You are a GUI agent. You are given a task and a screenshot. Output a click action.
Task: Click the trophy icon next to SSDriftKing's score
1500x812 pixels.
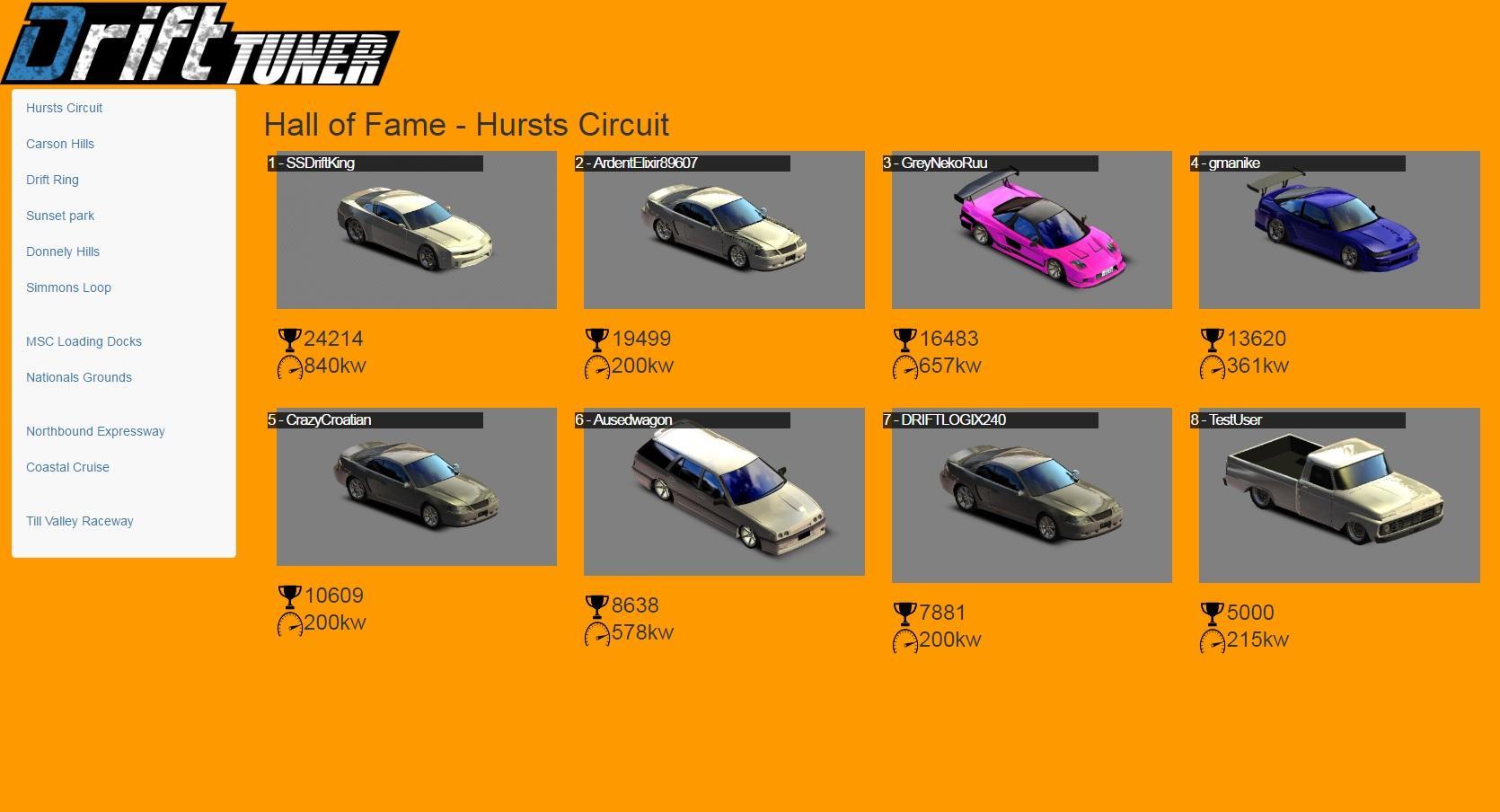(x=289, y=339)
